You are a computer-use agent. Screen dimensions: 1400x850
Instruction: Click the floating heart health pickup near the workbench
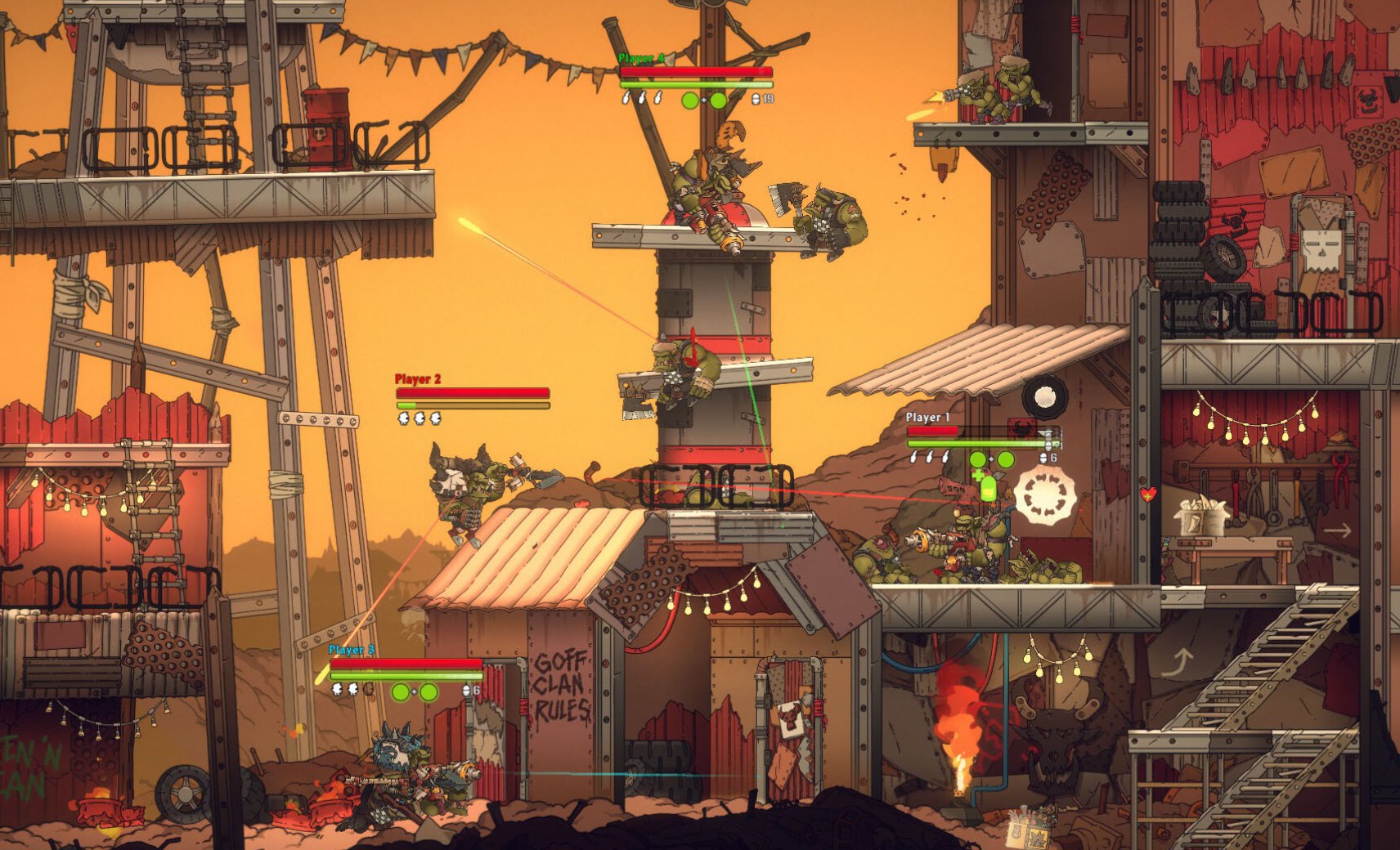pyautogui.click(x=1148, y=494)
